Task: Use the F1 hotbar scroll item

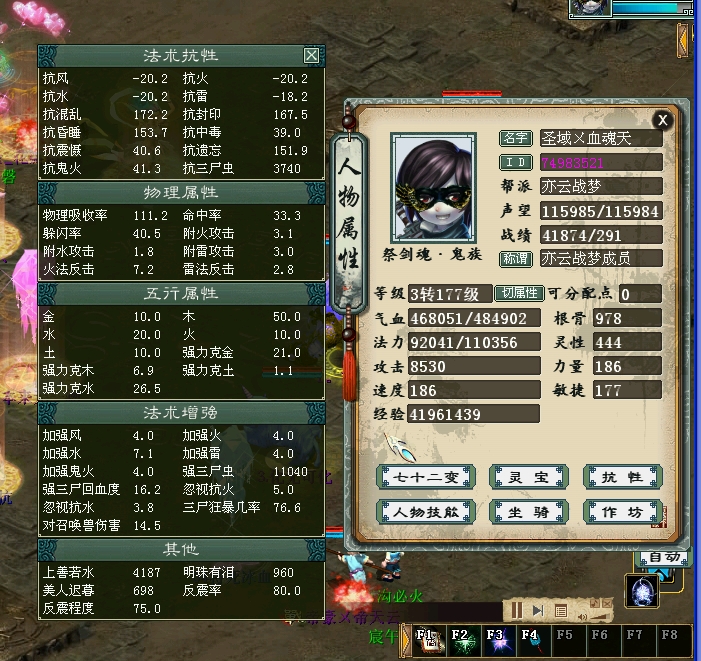Action: point(427,640)
